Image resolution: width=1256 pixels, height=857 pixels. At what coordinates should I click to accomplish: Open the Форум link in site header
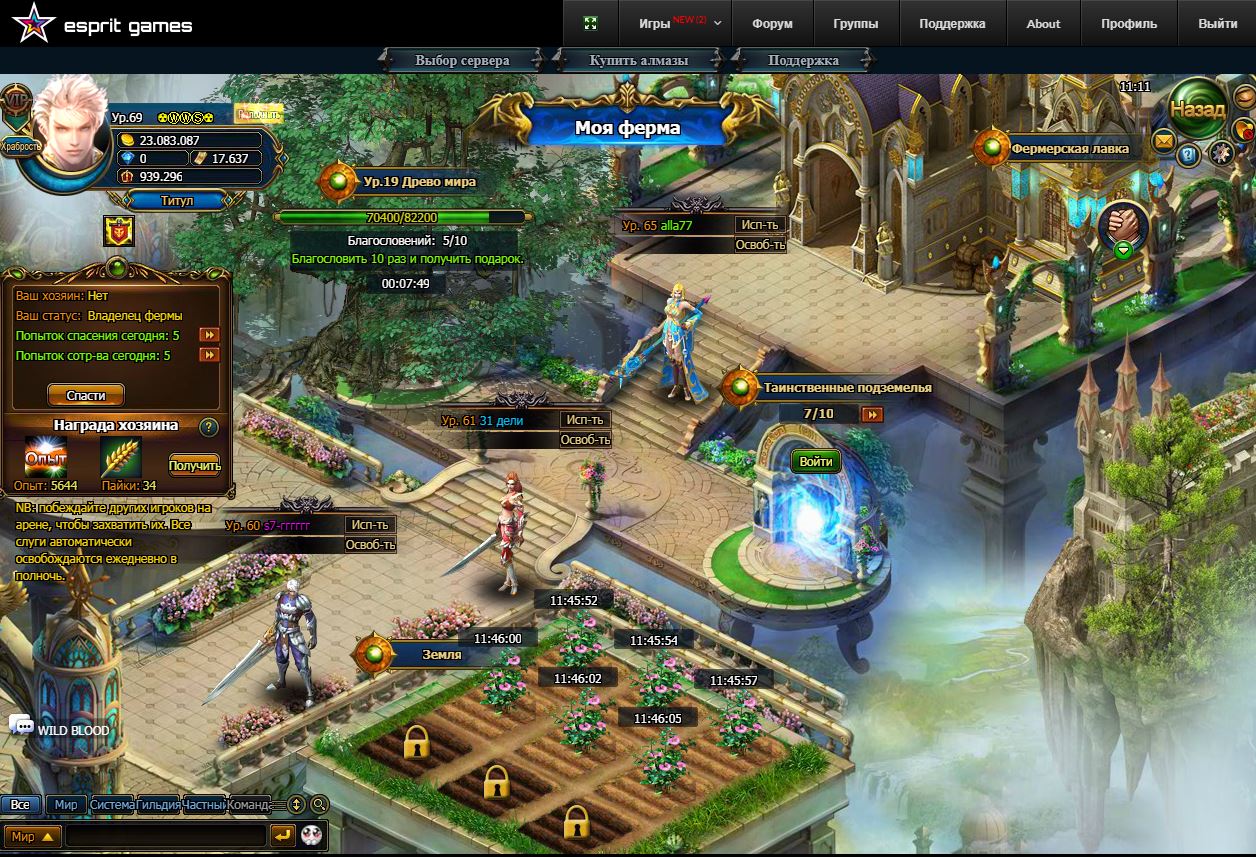pos(772,24)
